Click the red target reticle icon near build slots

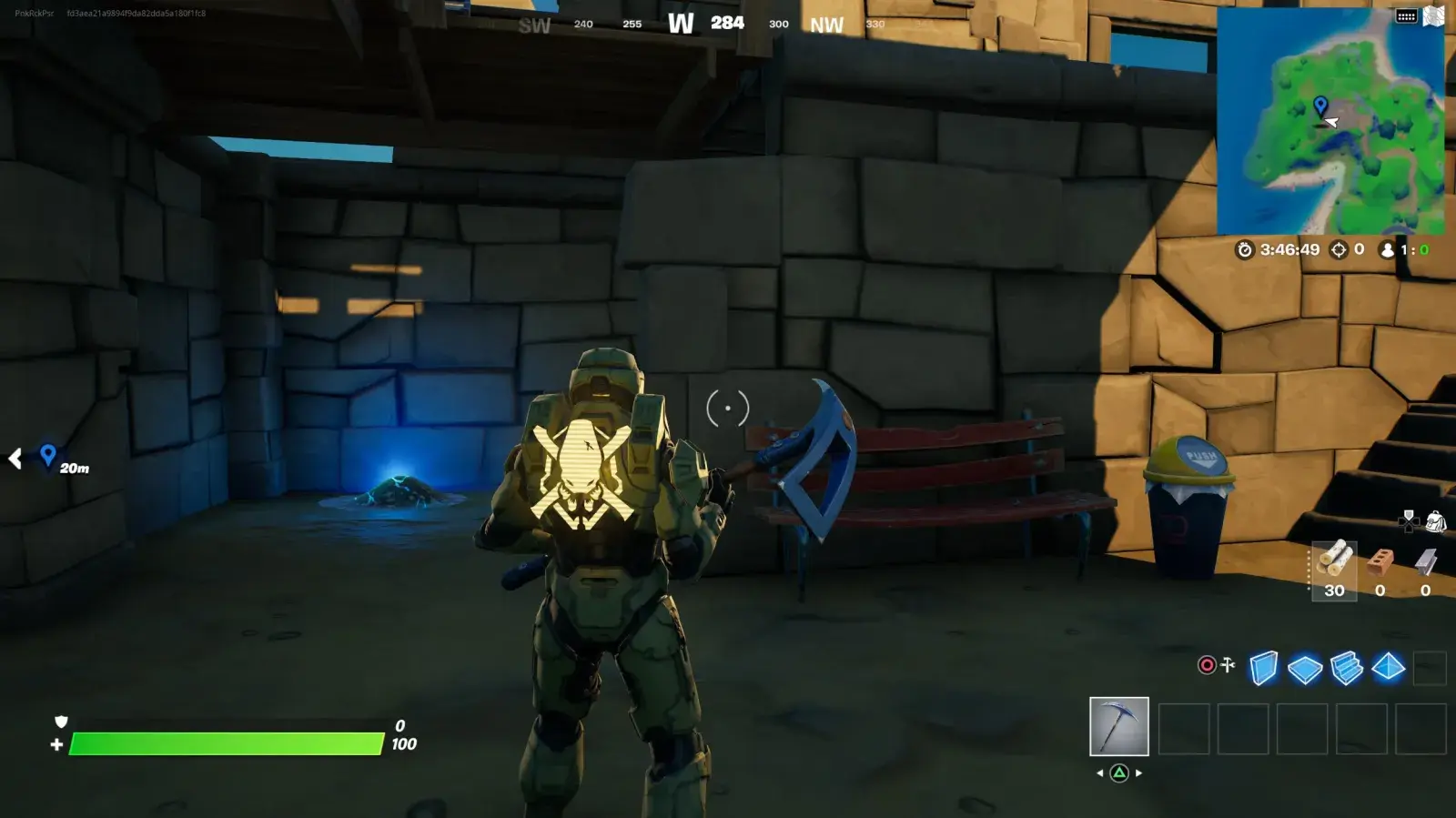click(1207, 666)
